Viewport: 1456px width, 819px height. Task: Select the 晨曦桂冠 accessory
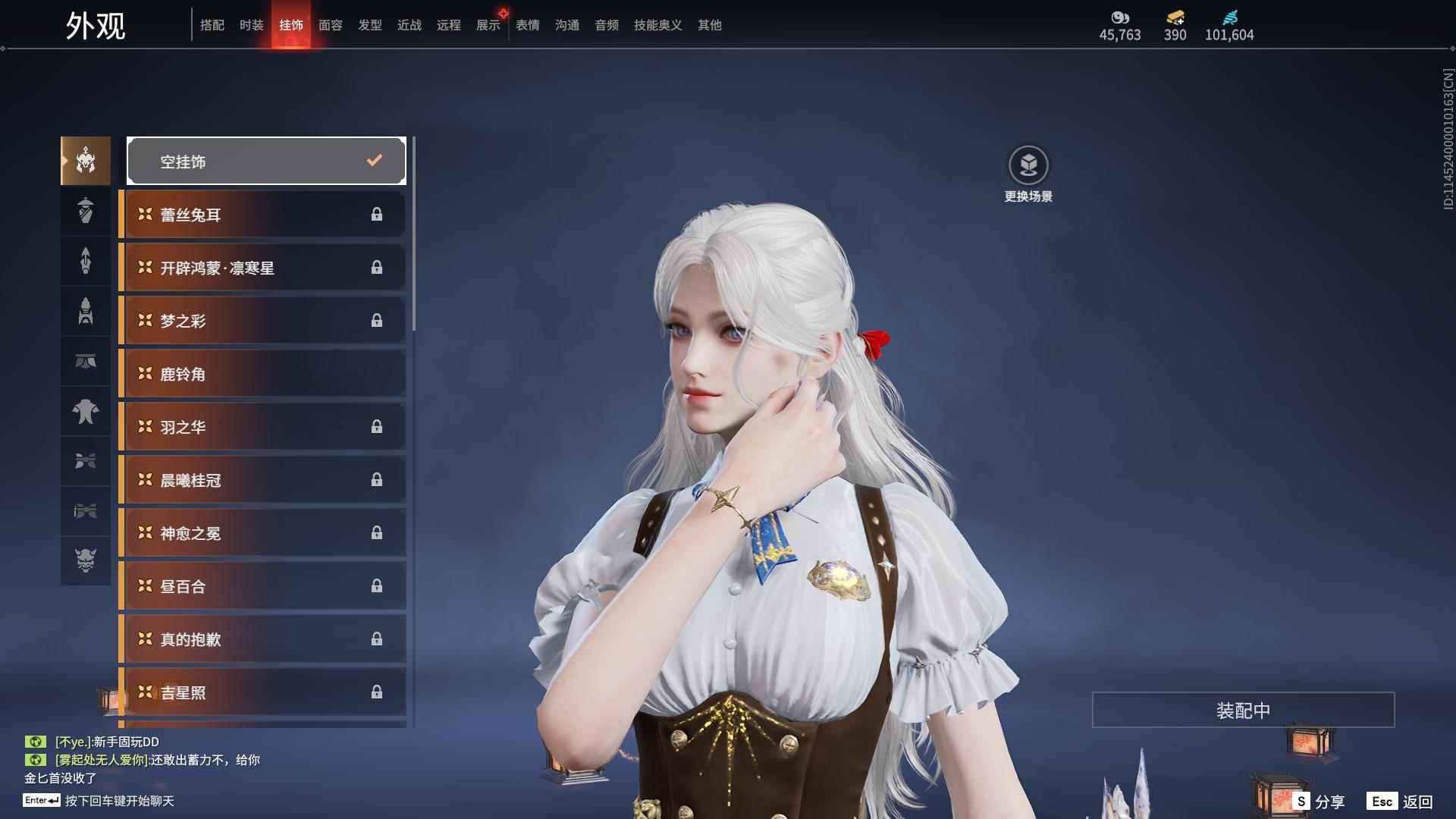click(264, 480)
